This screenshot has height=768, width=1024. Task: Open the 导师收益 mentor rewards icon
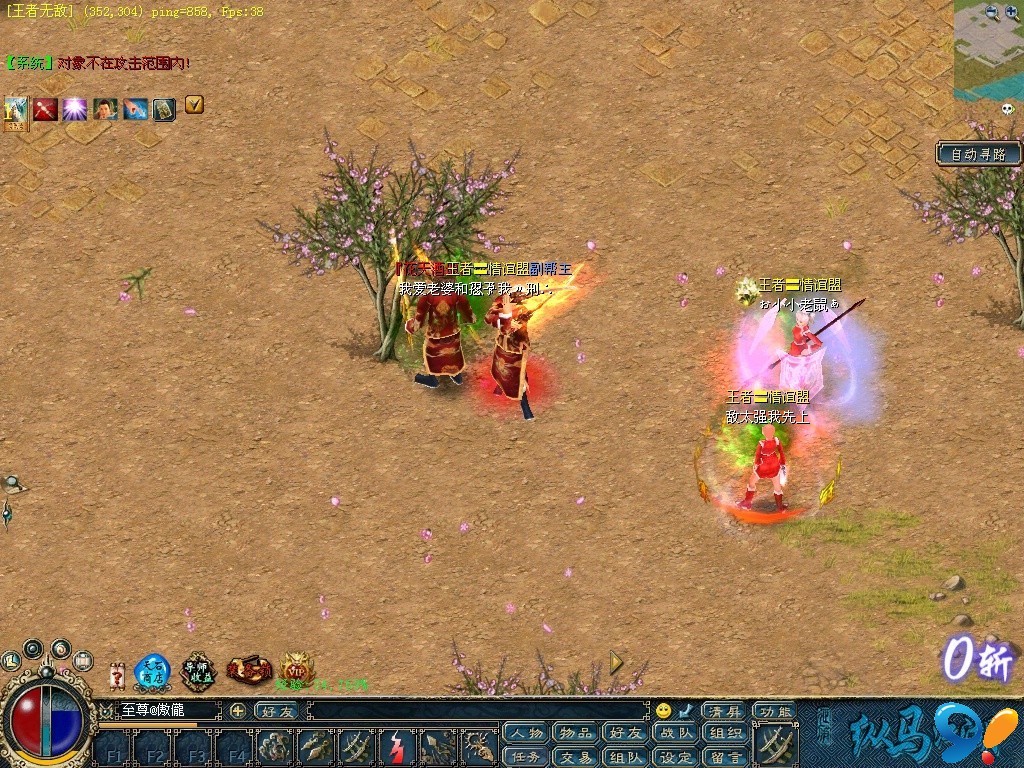199,670
